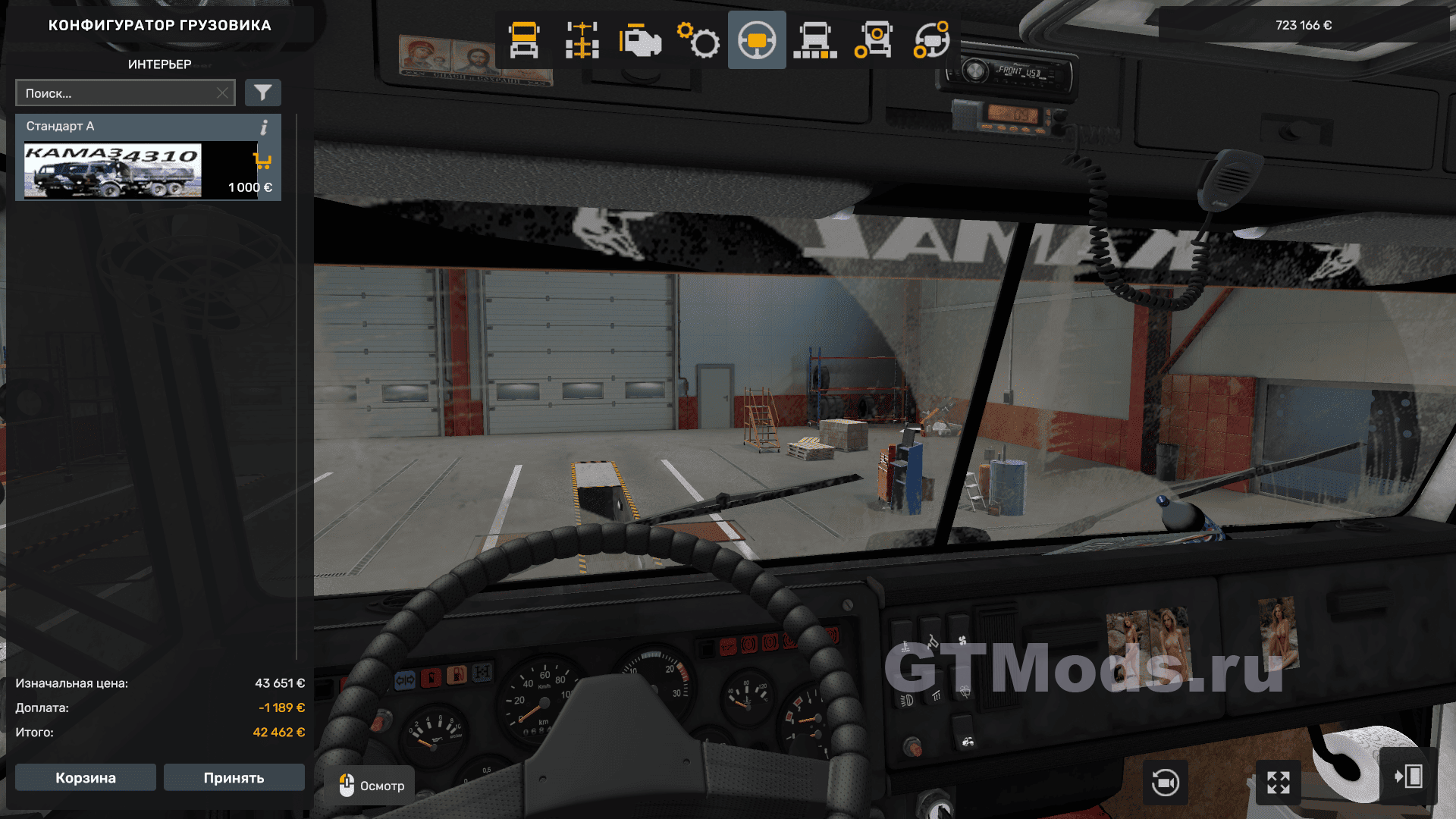Viewport: 1456px width, 819px height.
Task: Select the interior steering wheel tab
Action: 757,40
